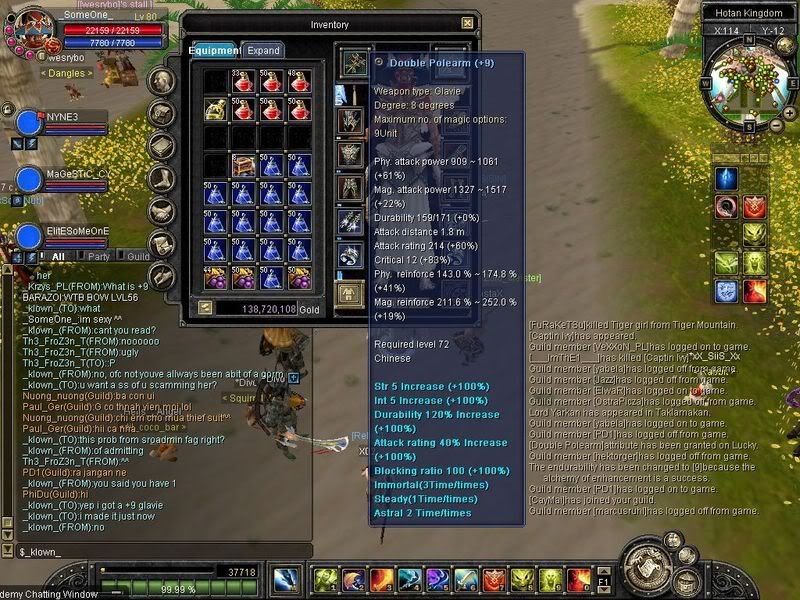Use the red skill in hotbar slot 0

pyautogui.click(x=578, y=579)
